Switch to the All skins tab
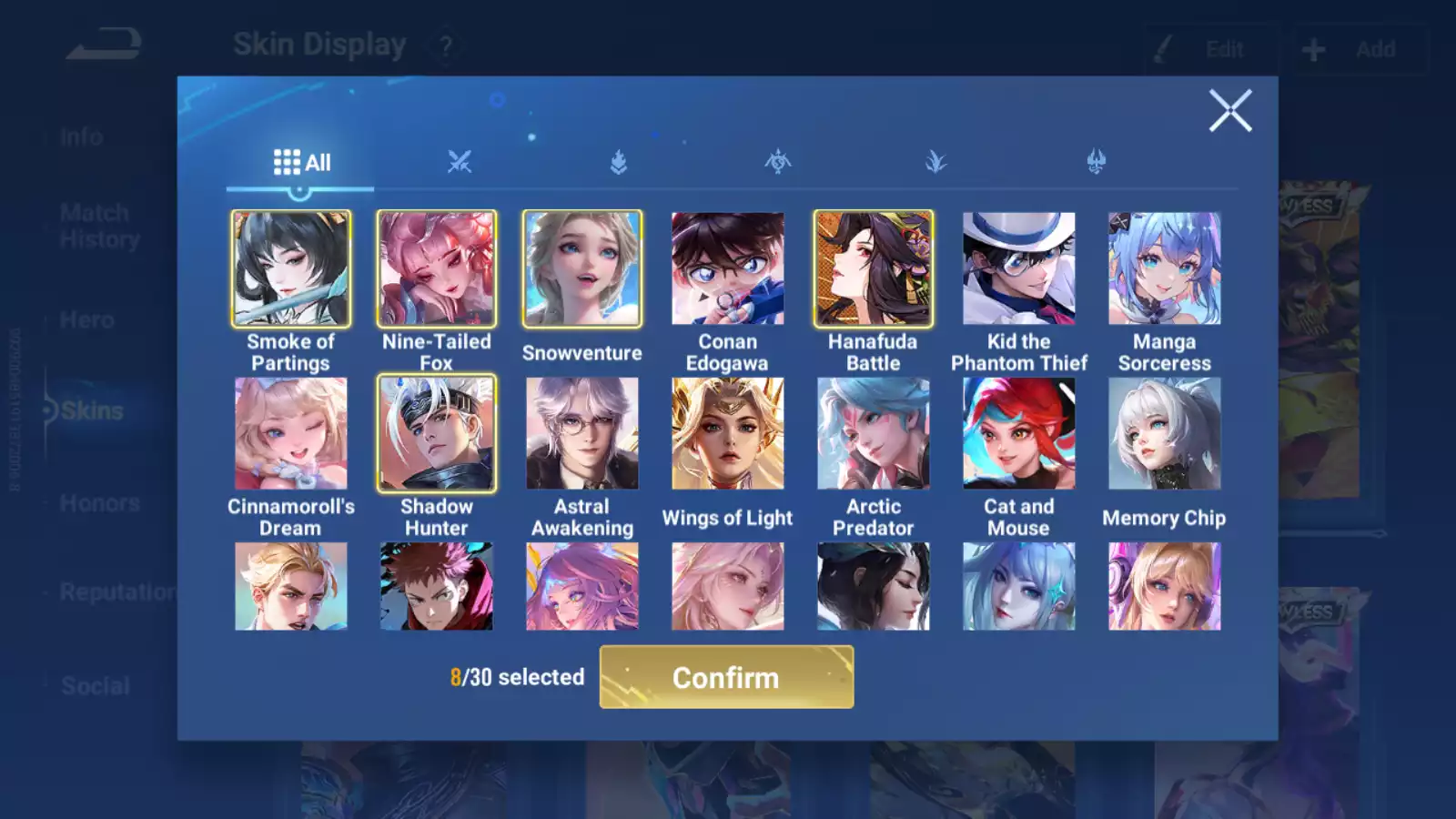The width and height of the screenshot is (1456, 819). click(300, 161)
